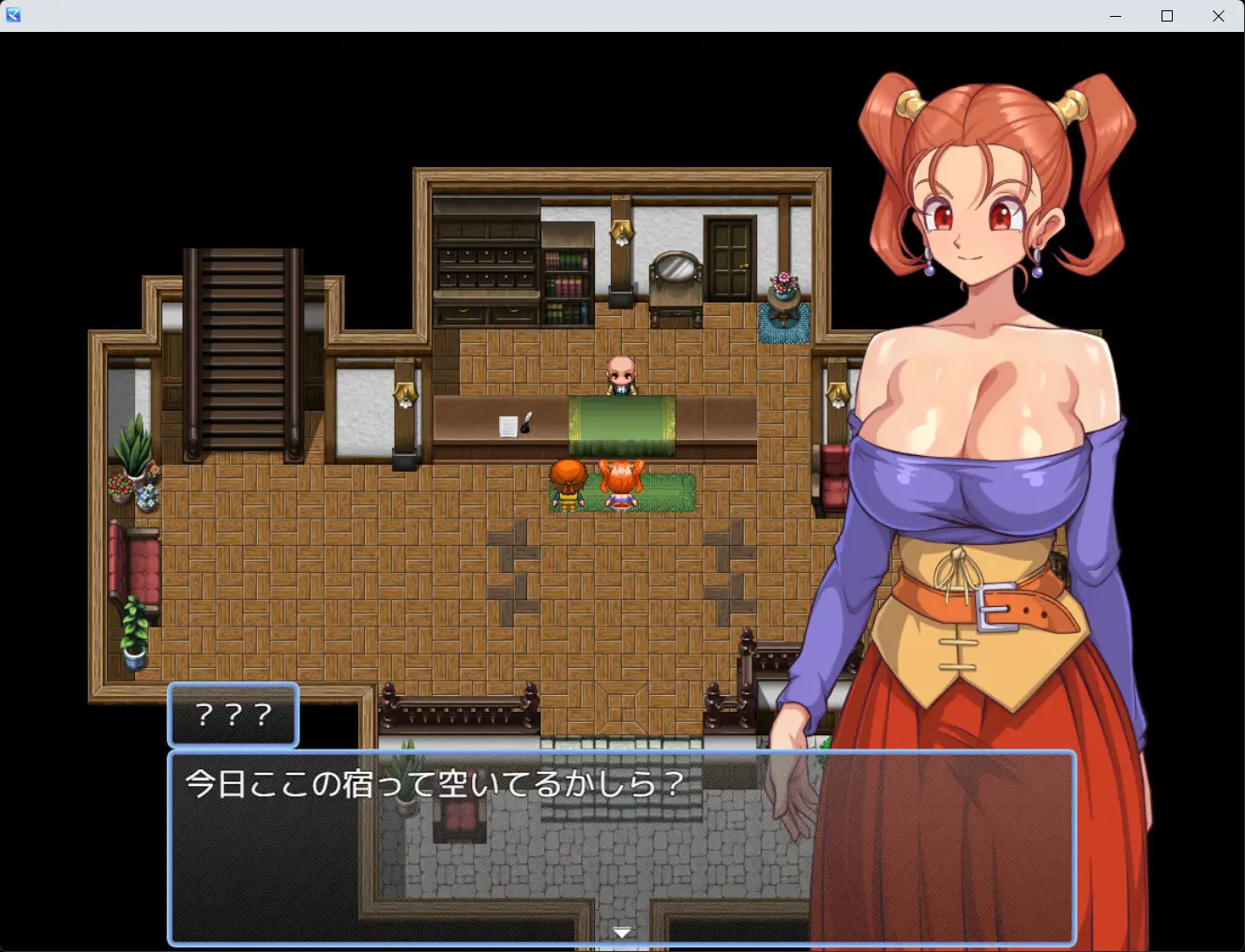Click the quill and inkwell on the counter
Image resolution: width=1245 pixels, height=952 pixels.
tap(524, 422)
